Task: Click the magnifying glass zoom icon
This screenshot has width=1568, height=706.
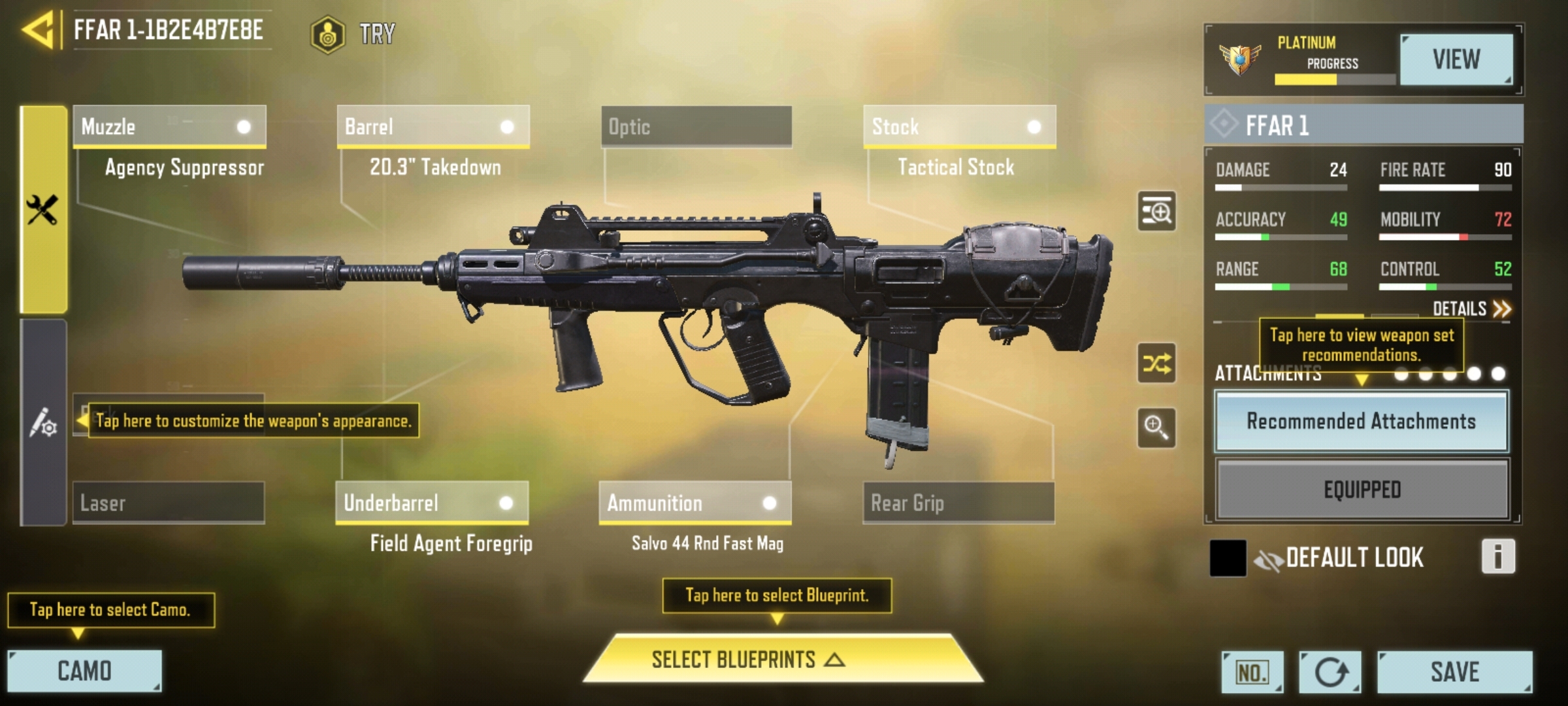Action: (x=1156, y=428)
